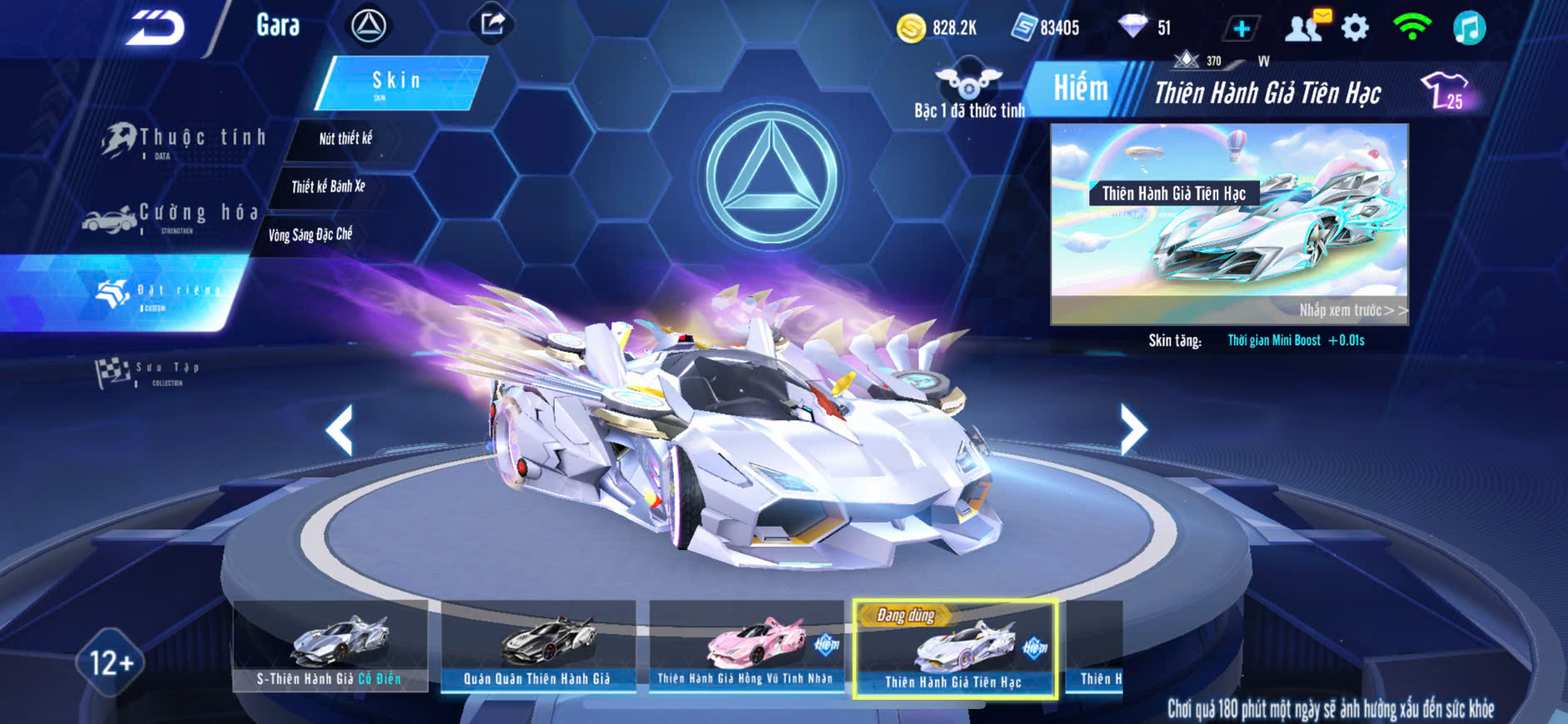Show the previous car with left arrow
Image resolution: width=1568 pixels, height=724 pixels.
point(340,430)
